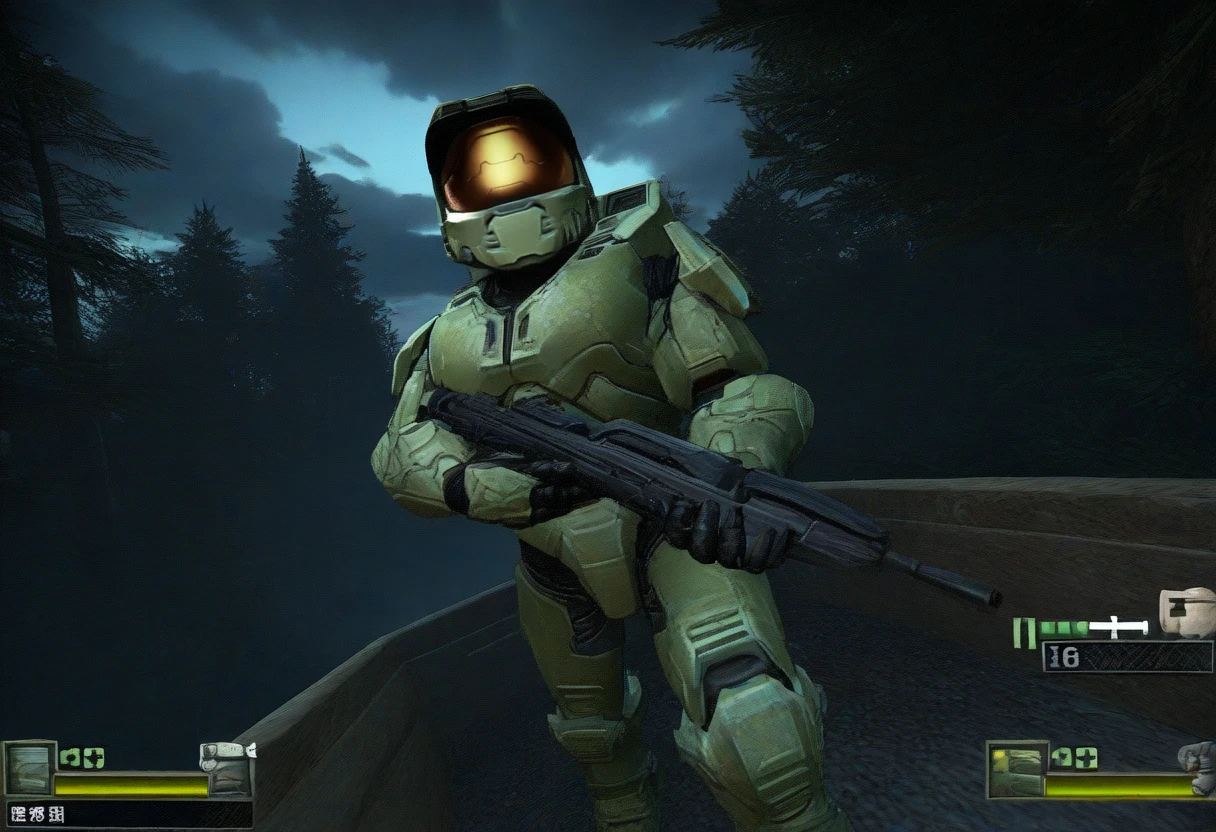Select the player portrait showing the golden visor
Viewport: 1216px width, 832px height.
click(1017, 769)
